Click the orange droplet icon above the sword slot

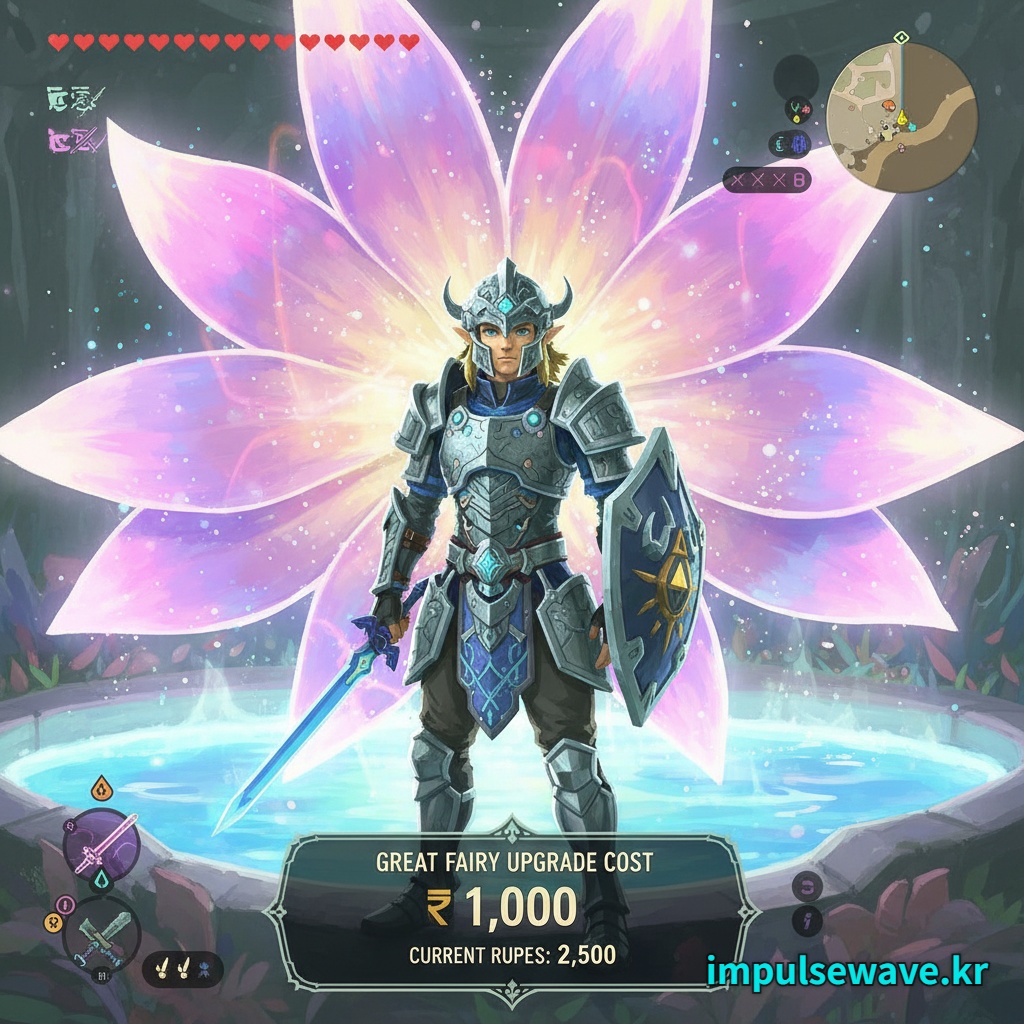[x=100, y=790]
